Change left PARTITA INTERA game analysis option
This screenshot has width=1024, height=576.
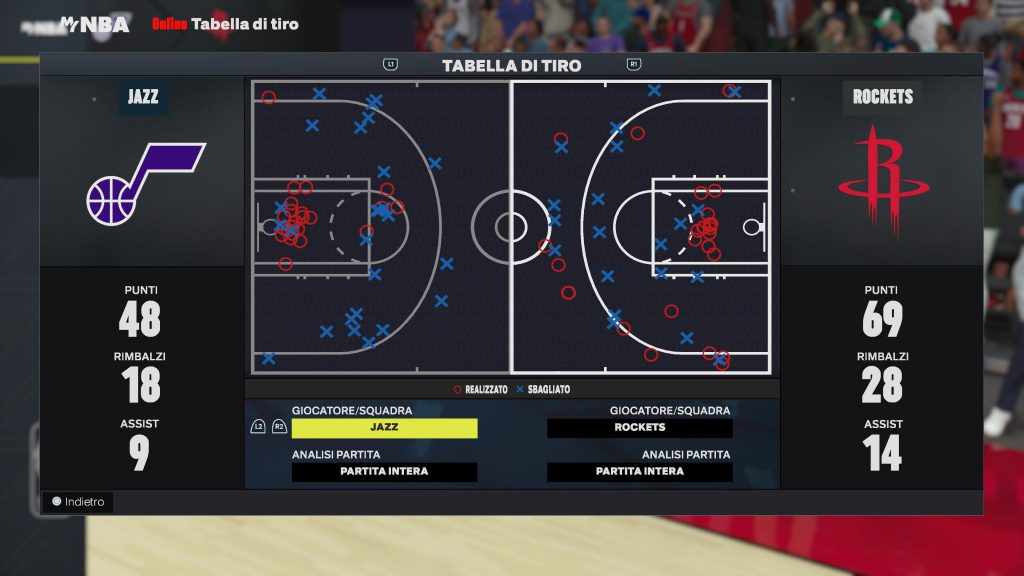[x=384, y=472]
